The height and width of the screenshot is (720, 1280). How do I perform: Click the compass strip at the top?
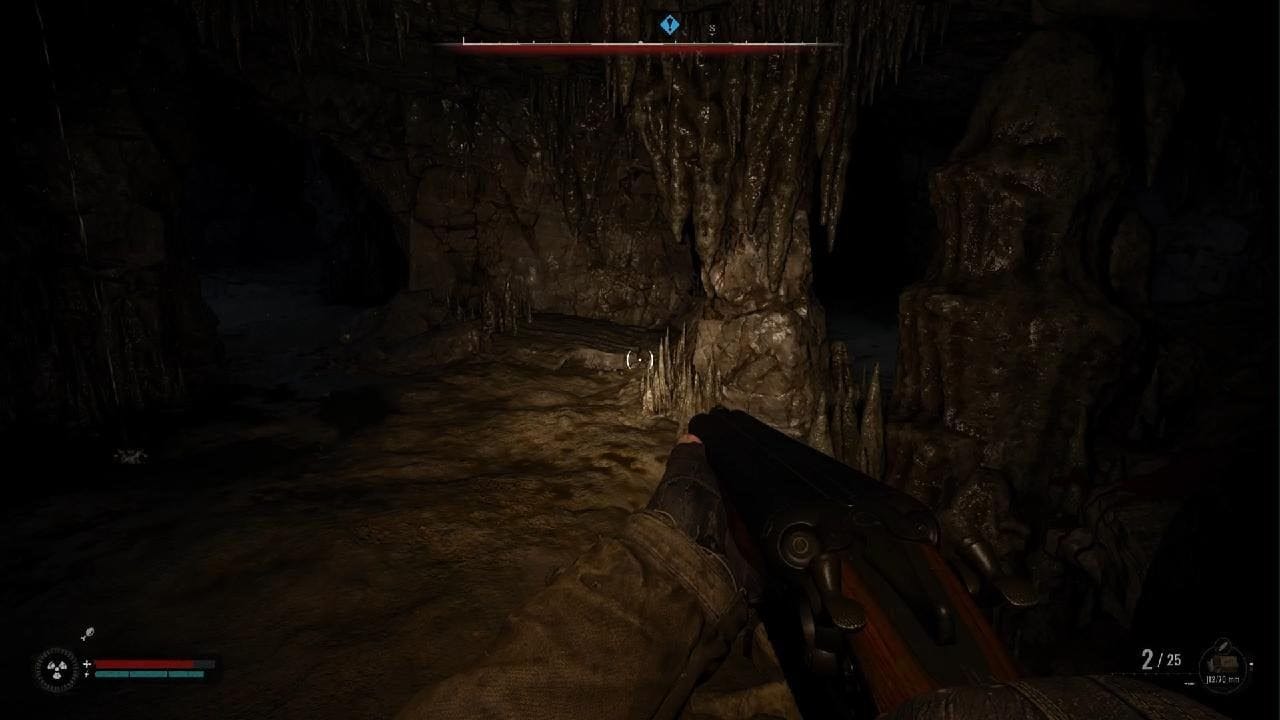640,44
